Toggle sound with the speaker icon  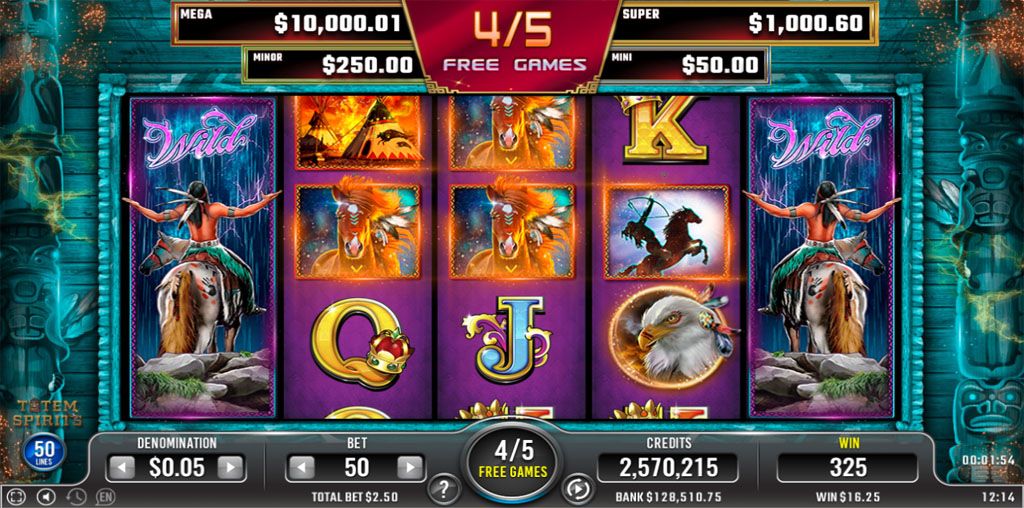click(x=44, y=496)
